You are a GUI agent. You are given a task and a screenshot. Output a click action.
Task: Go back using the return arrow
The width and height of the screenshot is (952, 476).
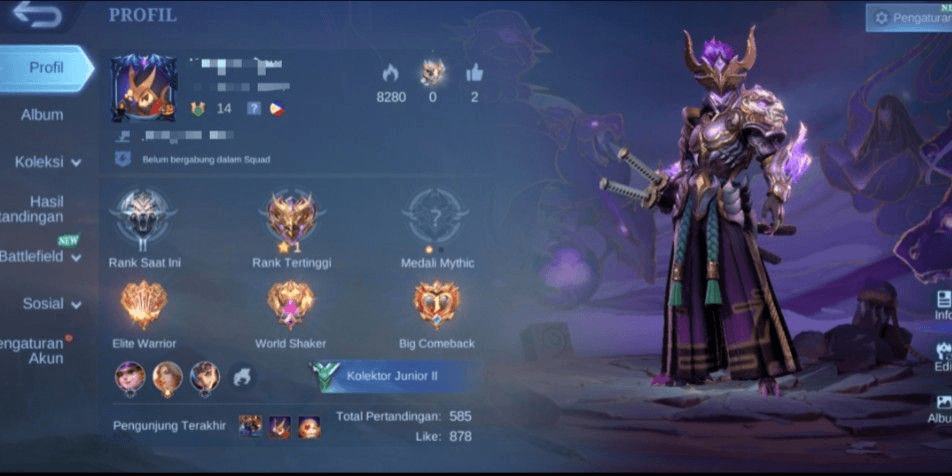click(x=37, y=15)
